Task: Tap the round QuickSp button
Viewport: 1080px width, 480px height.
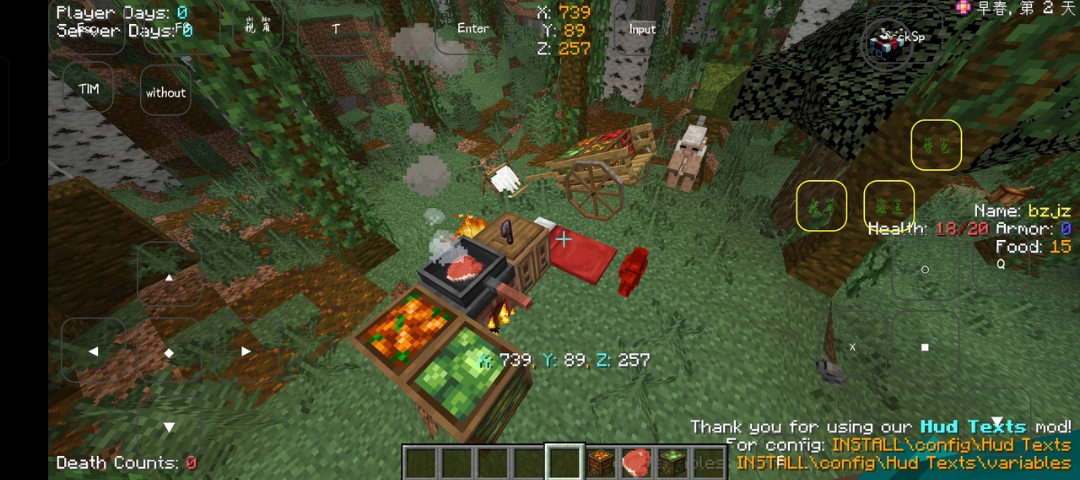Action: click(888, 42)
